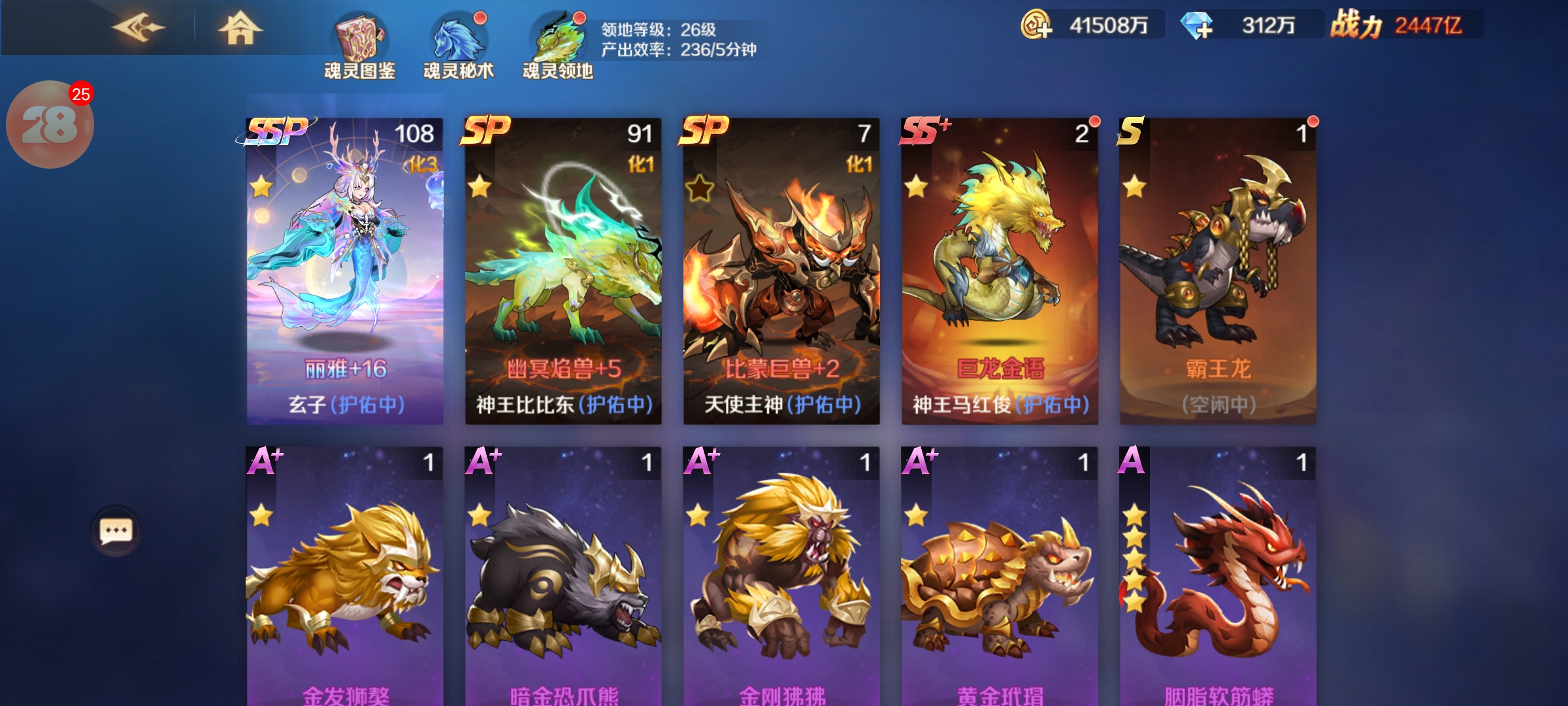This screenshot has width=1568, height=706.
Task: Return to the home screen
Action: point(240,28)
